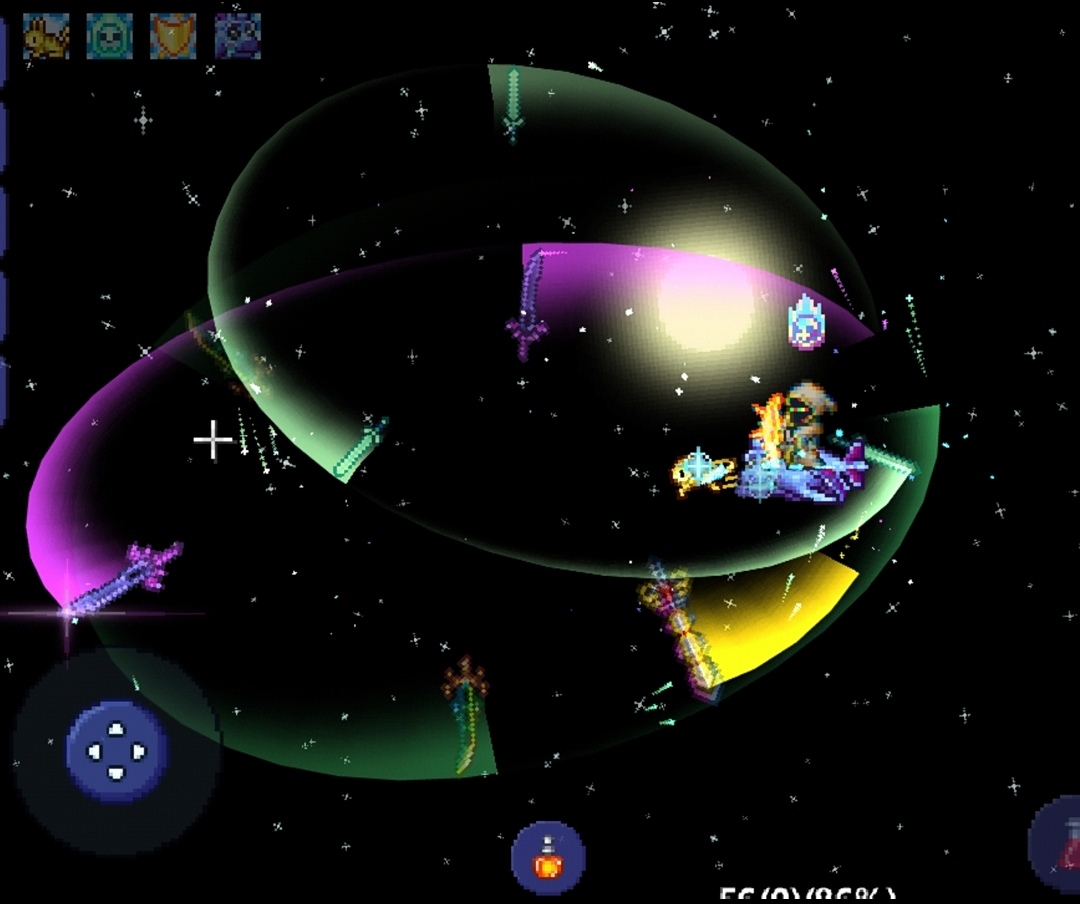Tap the yellow bunny buff icon
The image size is (1080, 904).
[46, 36]
